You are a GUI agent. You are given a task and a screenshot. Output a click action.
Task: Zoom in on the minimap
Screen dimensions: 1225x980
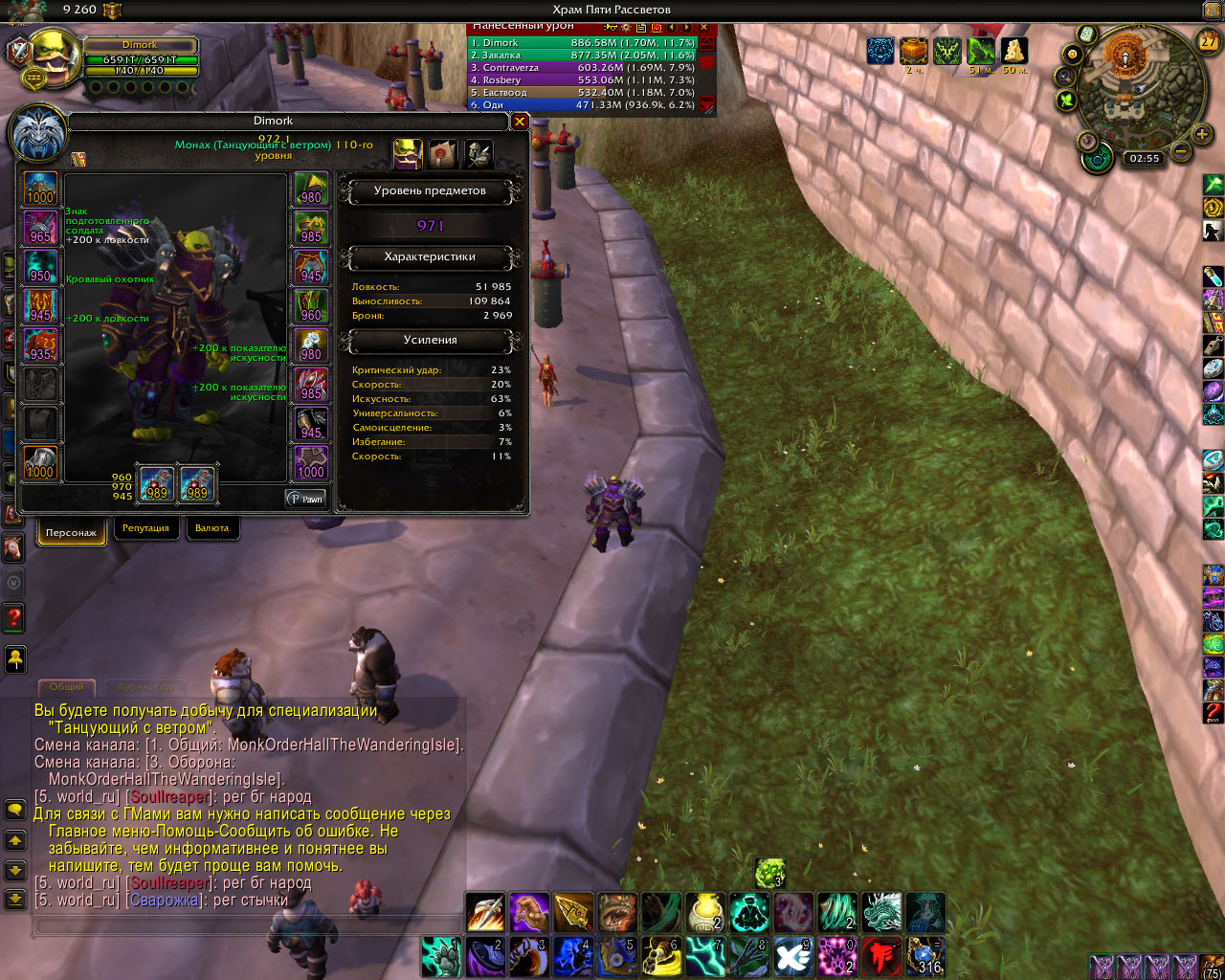click(1202, 134)
